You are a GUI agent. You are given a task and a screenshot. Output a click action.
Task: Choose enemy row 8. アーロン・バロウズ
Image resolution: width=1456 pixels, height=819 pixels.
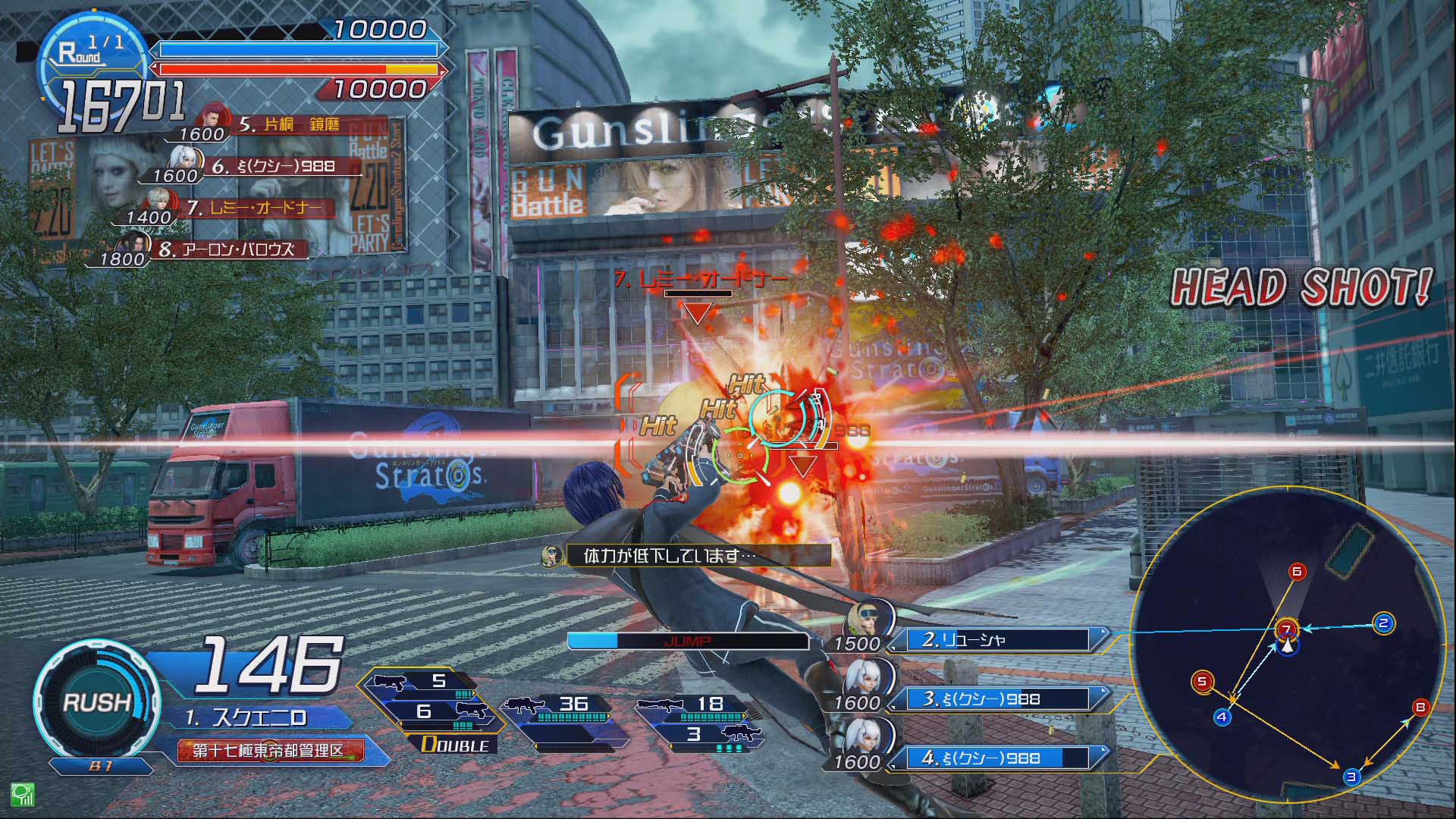tap(226, 249)
